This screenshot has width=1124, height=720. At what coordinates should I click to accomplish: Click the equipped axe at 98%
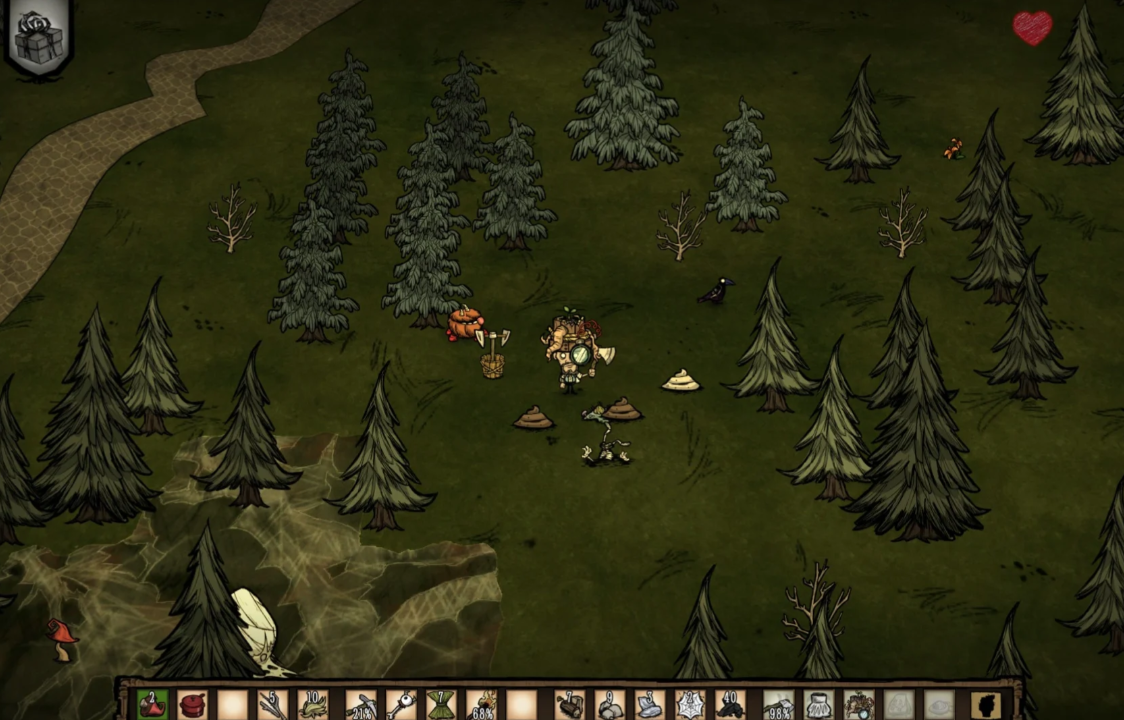click(x=779, y=705)
